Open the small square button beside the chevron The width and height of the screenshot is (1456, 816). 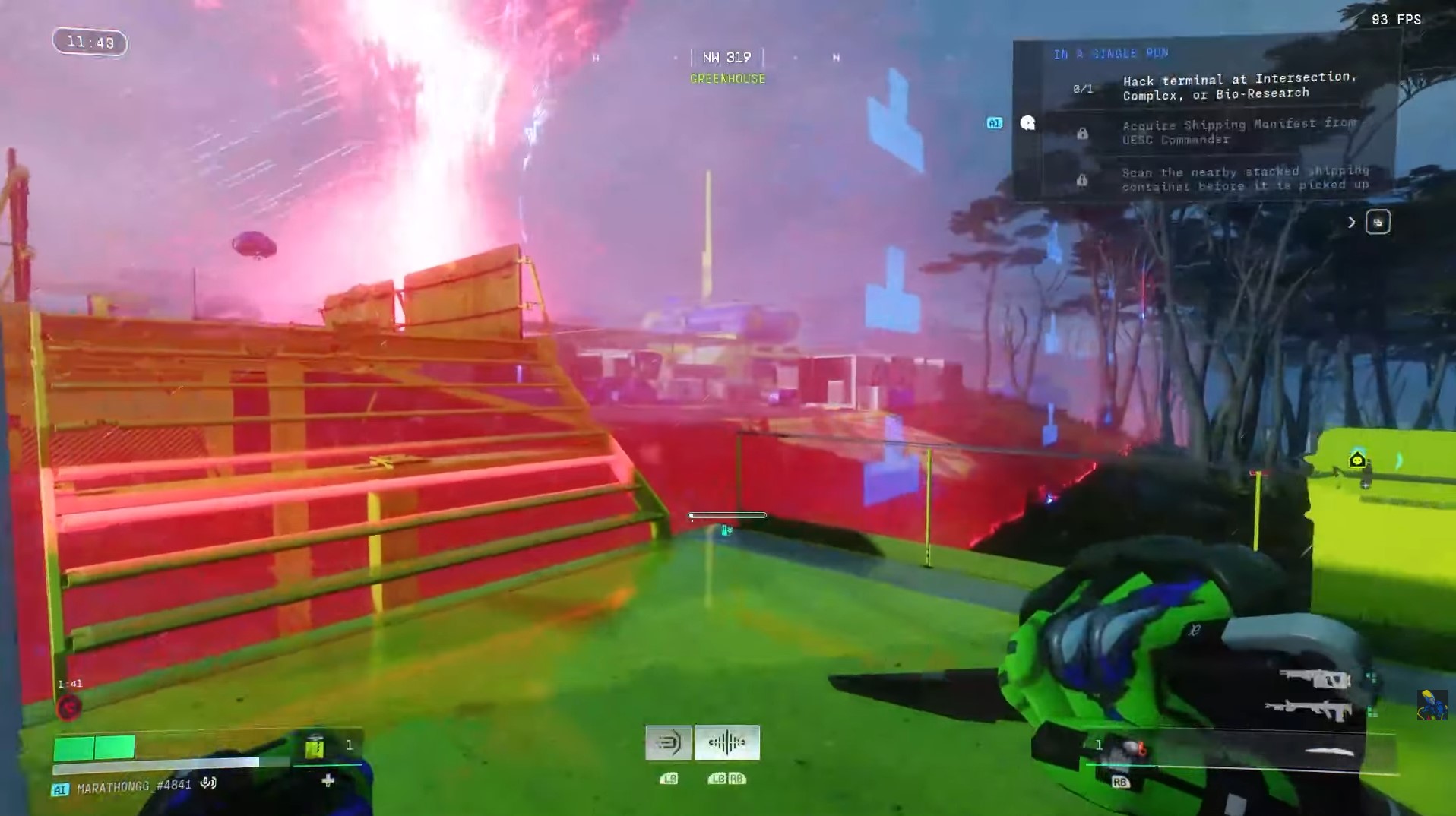click(x=1379, y=222)
